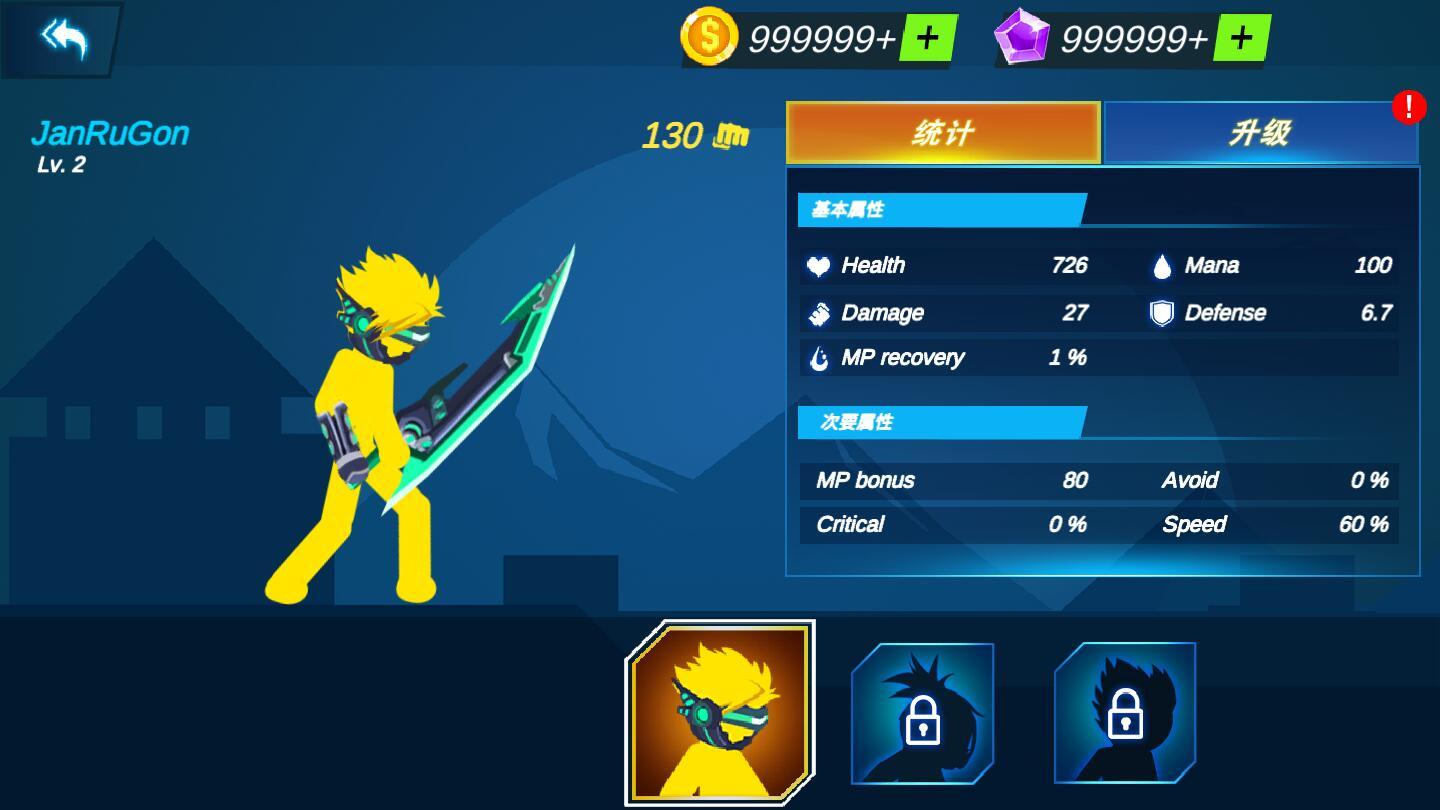Viewport: 1440px width, 810px height.
Task: Open the 升级 upgrade tab
Action: click(x=1260, y=133)
